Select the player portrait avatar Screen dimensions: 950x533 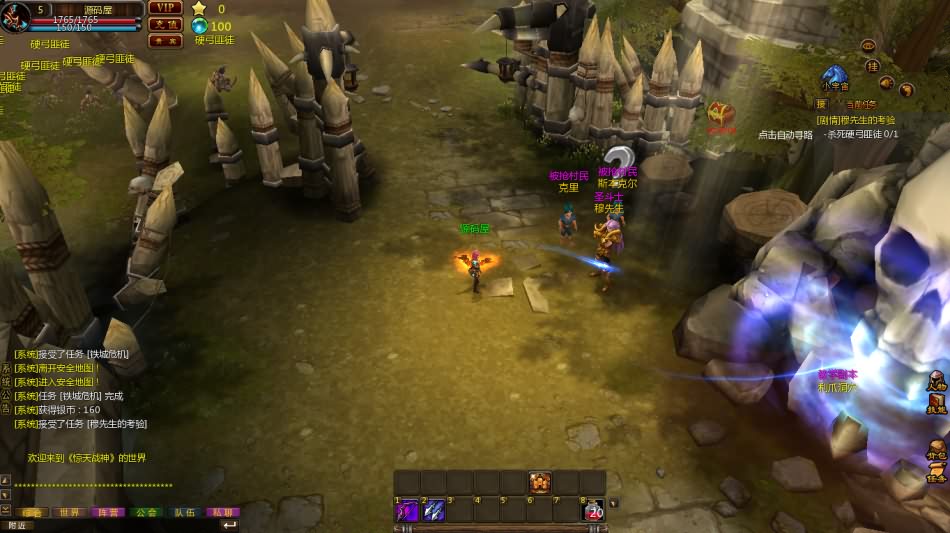[14, 17]
